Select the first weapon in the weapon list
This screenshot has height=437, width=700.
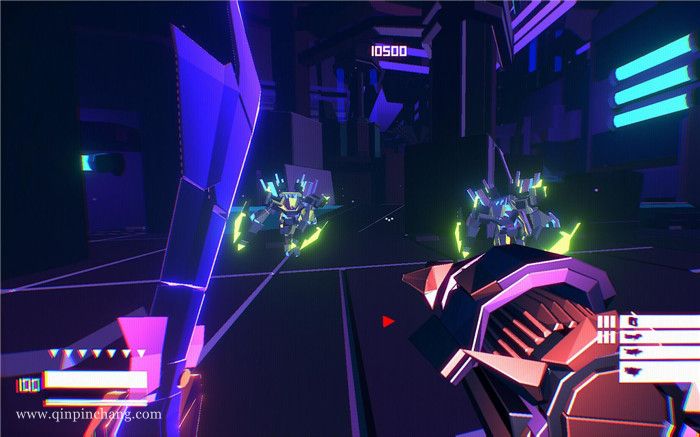[657, 322]
